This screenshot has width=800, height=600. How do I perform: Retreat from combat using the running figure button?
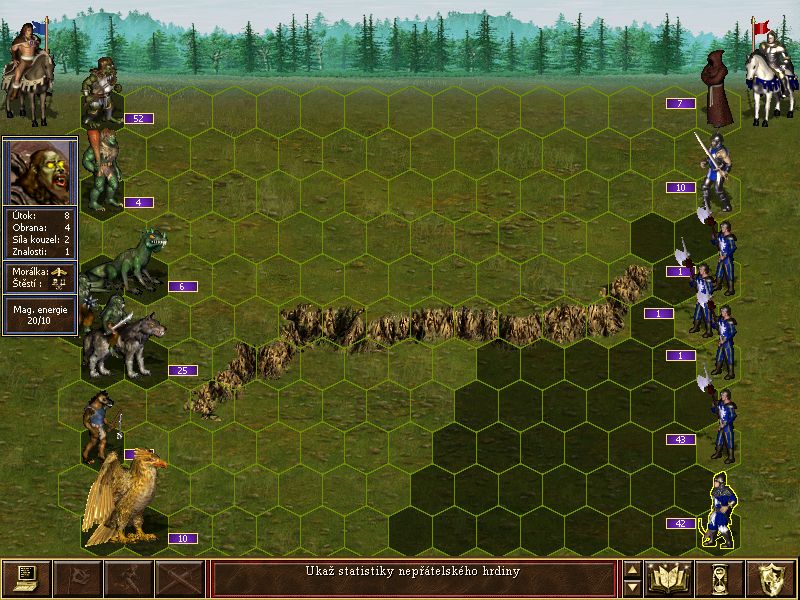tap(129, 578)
